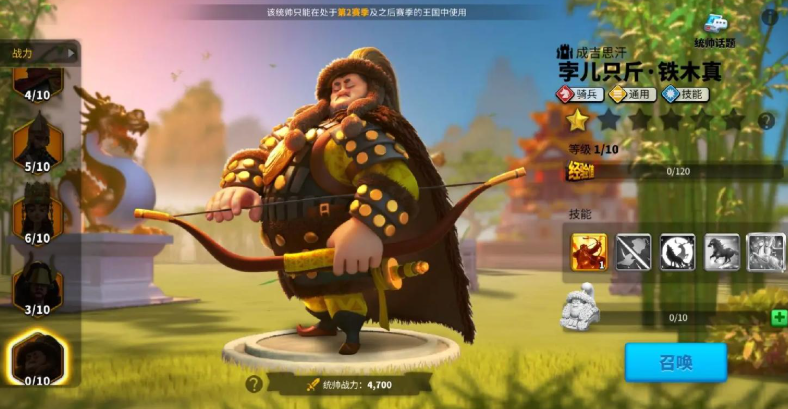Select the locked wolf skill icon

pyautogui.click(x=677, y=252)
